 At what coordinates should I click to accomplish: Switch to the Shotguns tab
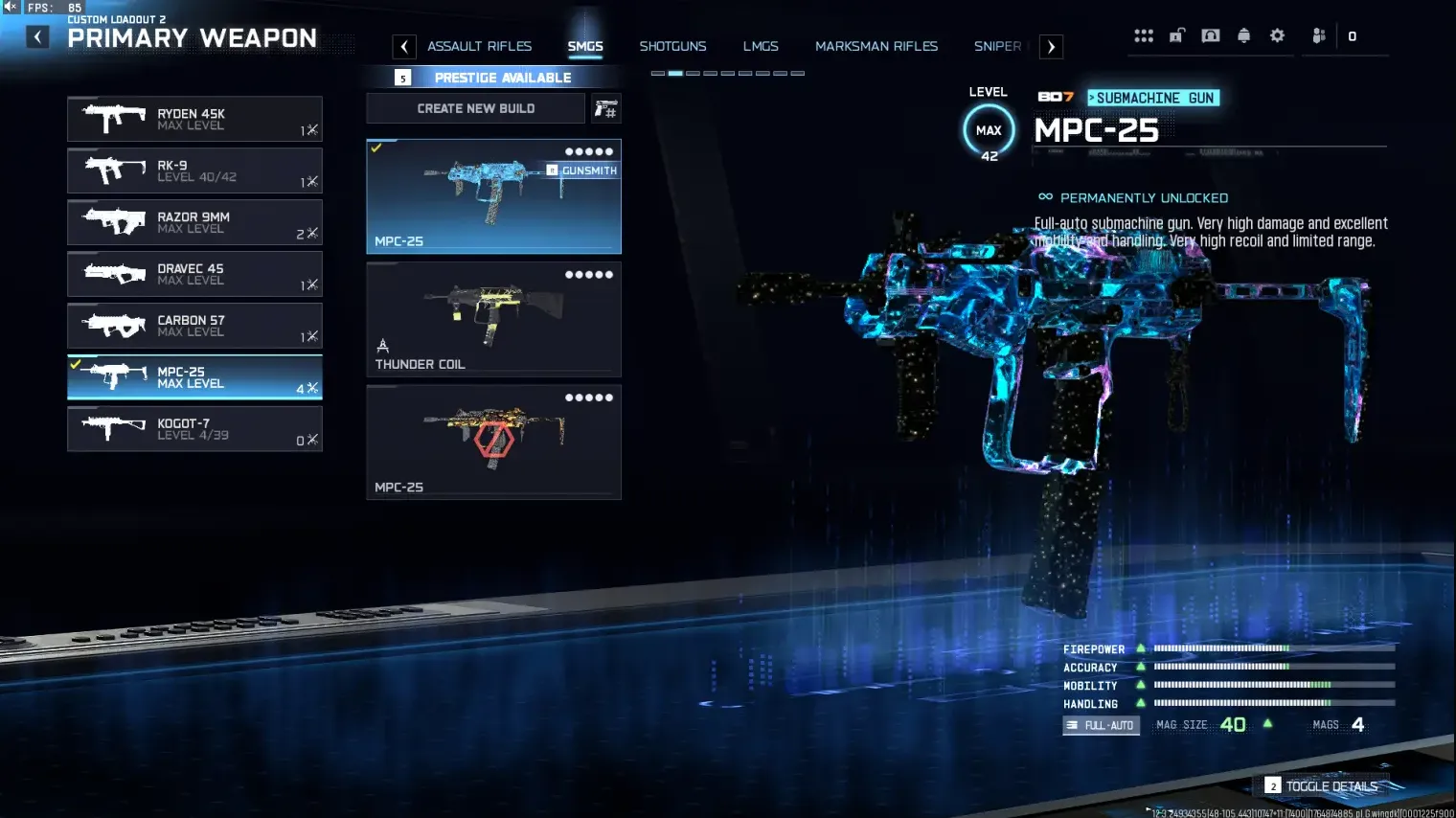[672, 46]
